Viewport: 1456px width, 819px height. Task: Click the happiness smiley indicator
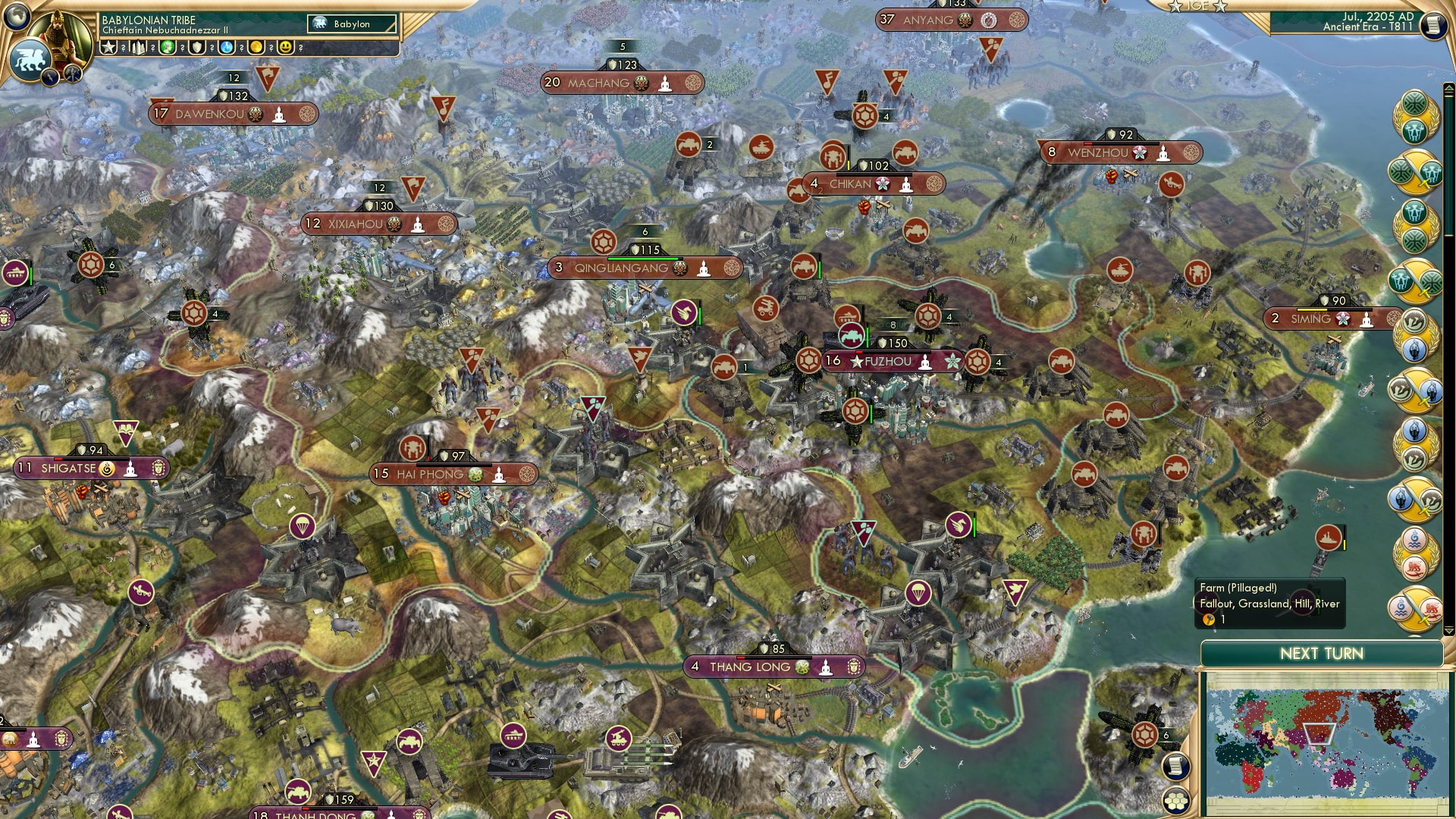(x=284, y=47)
